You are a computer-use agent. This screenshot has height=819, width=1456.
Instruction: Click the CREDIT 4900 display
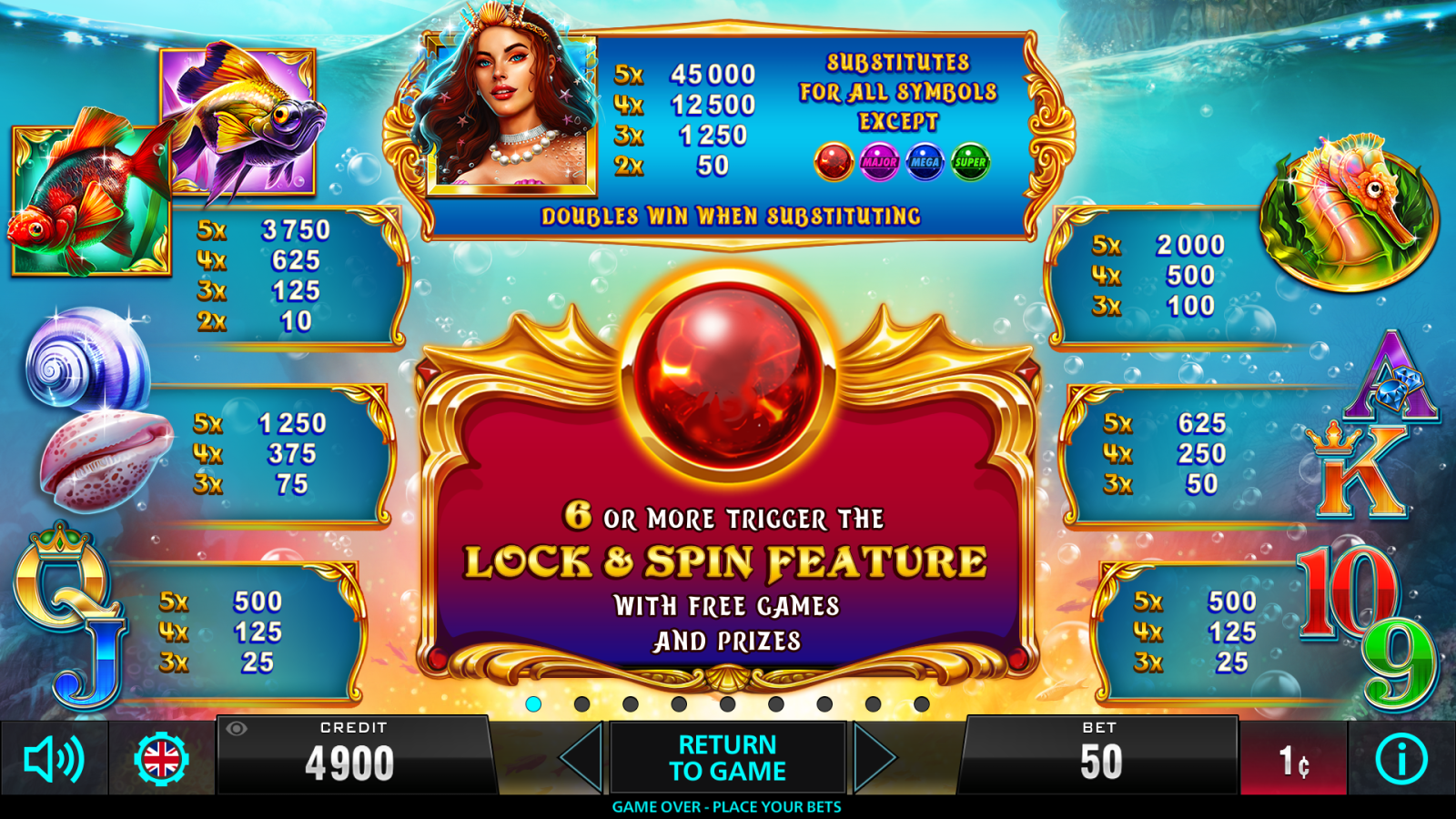pos(354,756)
